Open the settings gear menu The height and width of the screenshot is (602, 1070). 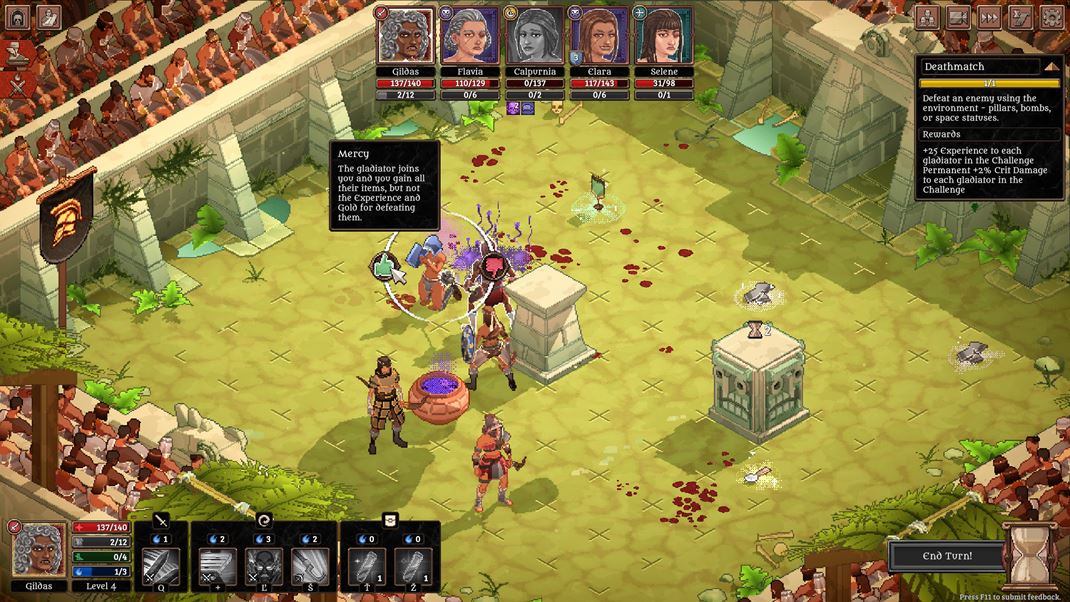1051,17
